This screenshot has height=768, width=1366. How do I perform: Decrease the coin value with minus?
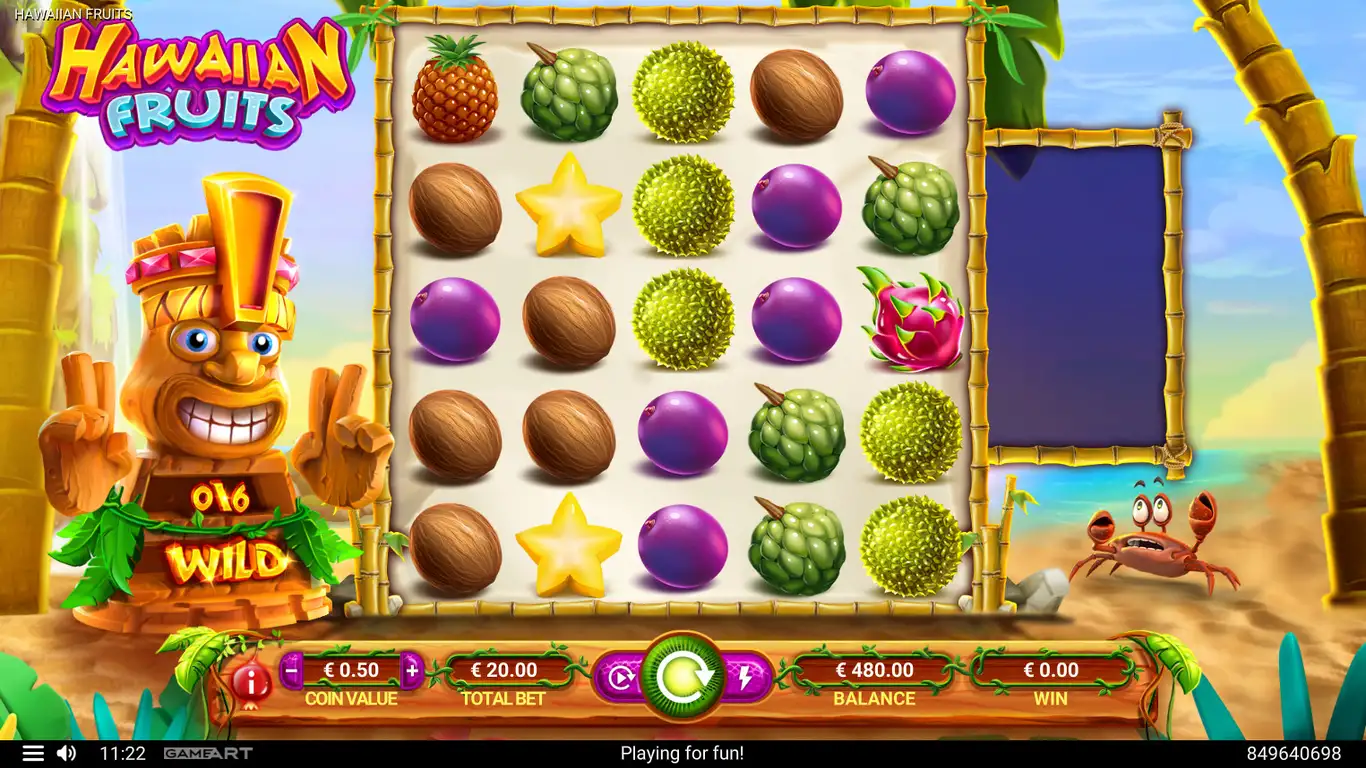click(291, 670)
